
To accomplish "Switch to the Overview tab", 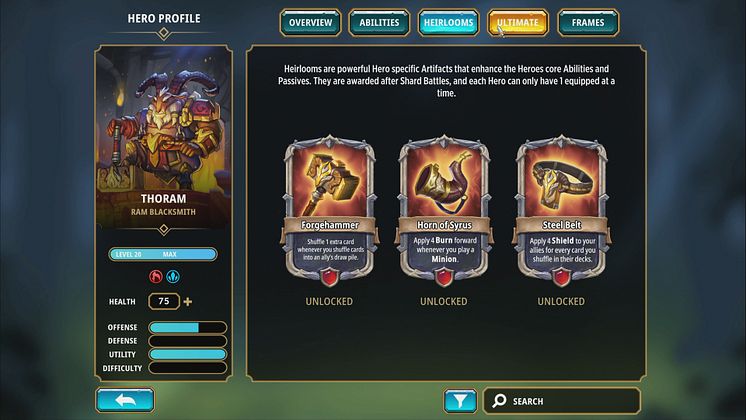I will click(310, 22).
